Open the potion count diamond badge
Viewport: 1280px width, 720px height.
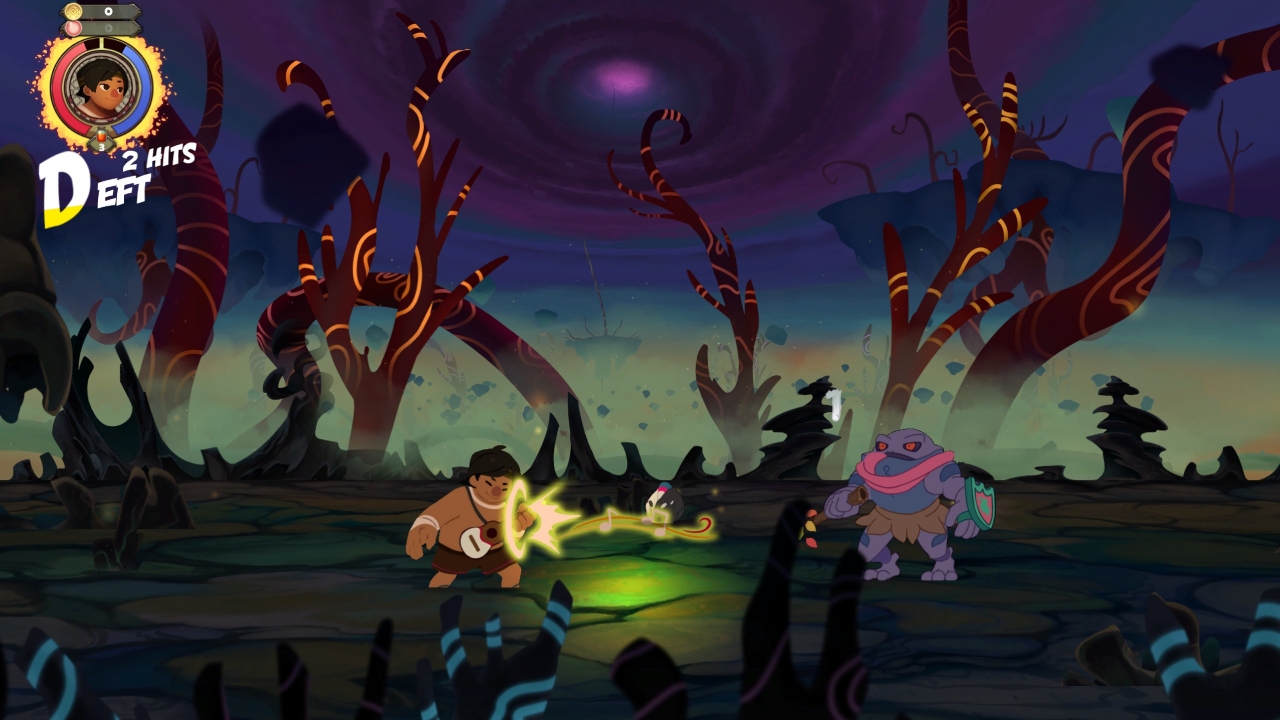tap(101, 145)
